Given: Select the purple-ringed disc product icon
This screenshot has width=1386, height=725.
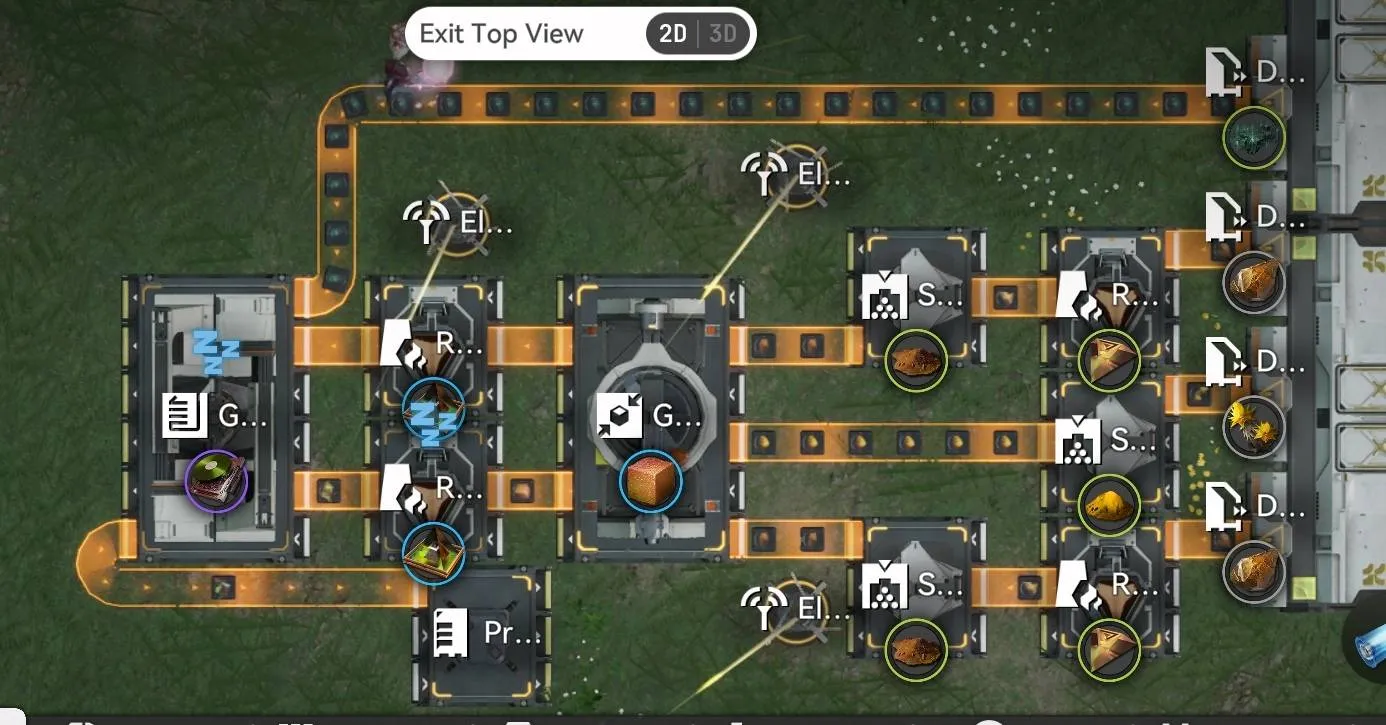Looking at the screenshot, I should pyautogui.click(x=216, y=481).
